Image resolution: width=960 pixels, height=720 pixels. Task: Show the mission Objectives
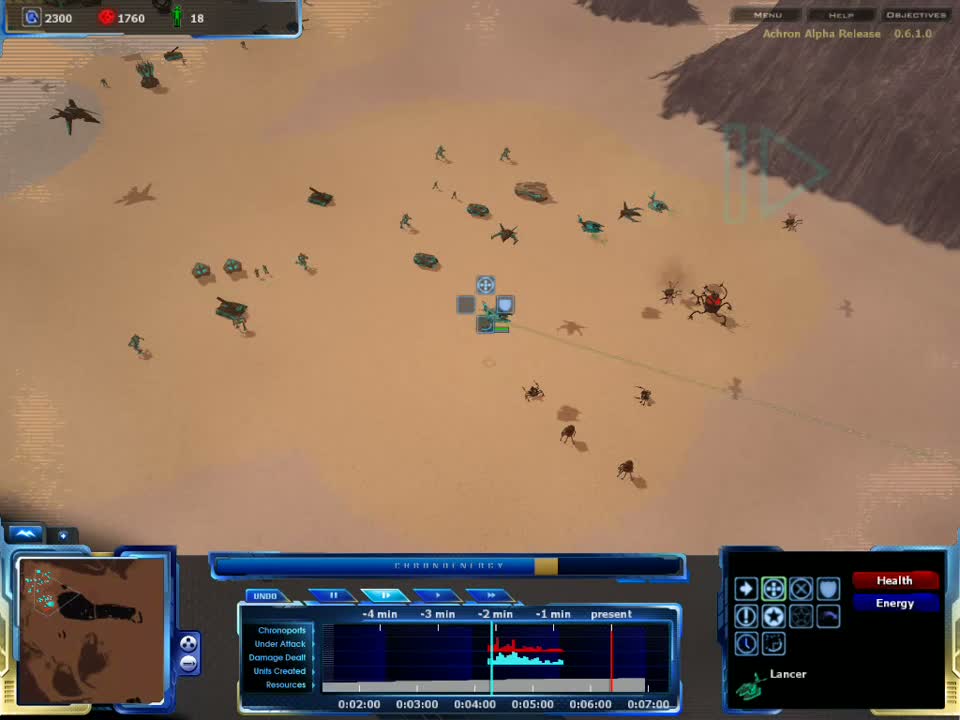point(915,15)
